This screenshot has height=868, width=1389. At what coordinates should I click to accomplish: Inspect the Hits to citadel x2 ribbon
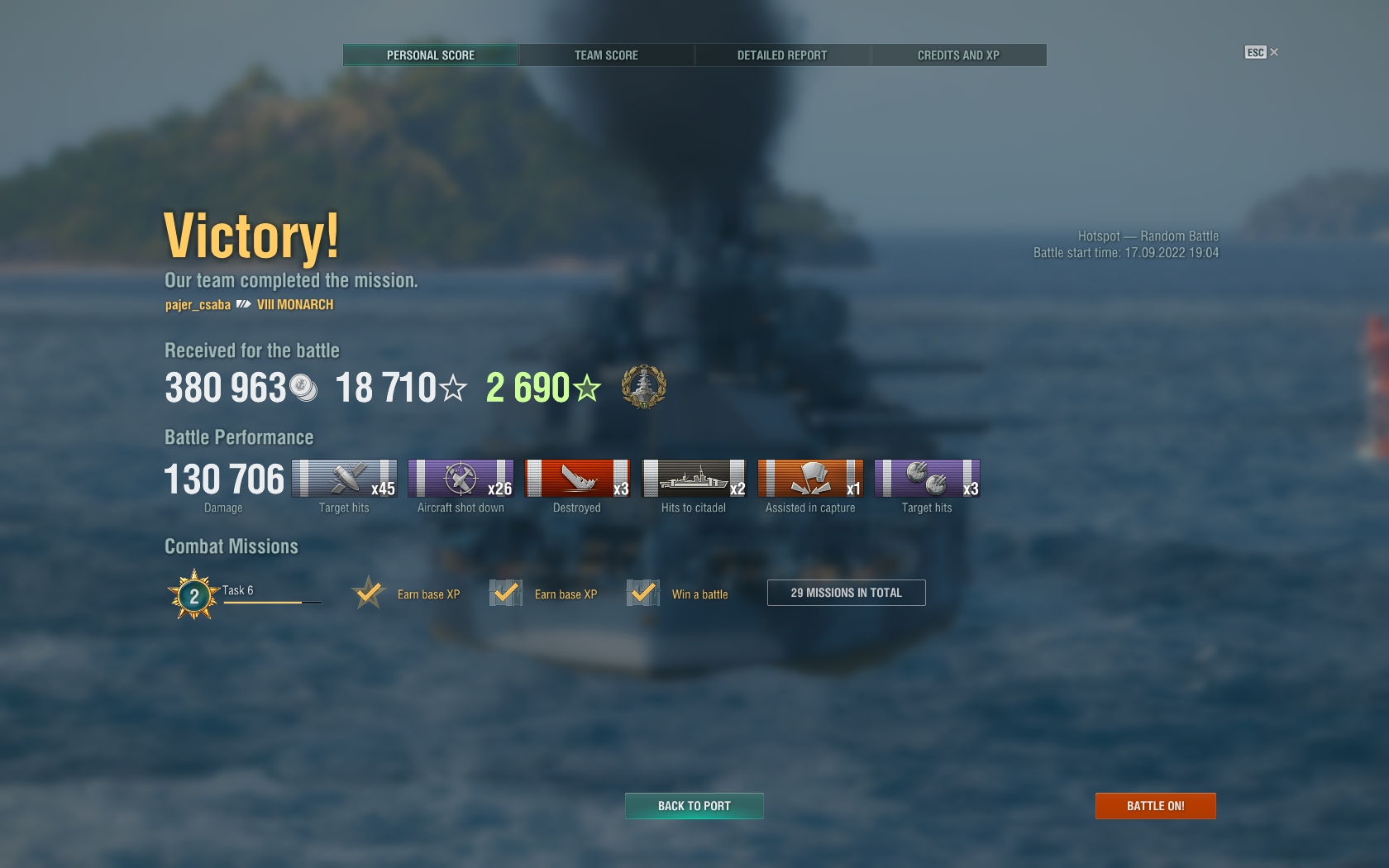[694, 479]
